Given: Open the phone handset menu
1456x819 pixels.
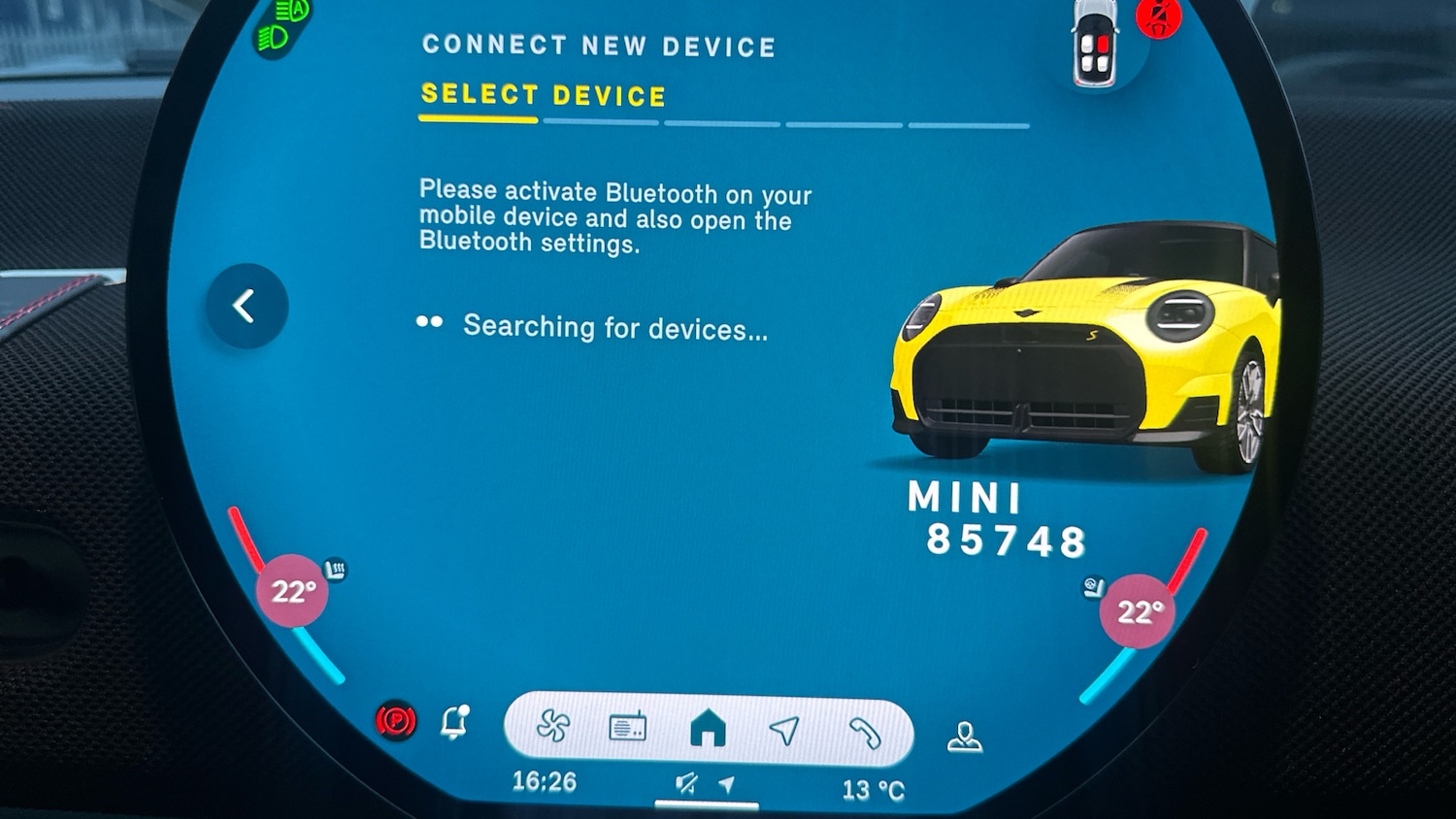Looking at the screenshot, I should pyautogui.click(x=864, y=733).
